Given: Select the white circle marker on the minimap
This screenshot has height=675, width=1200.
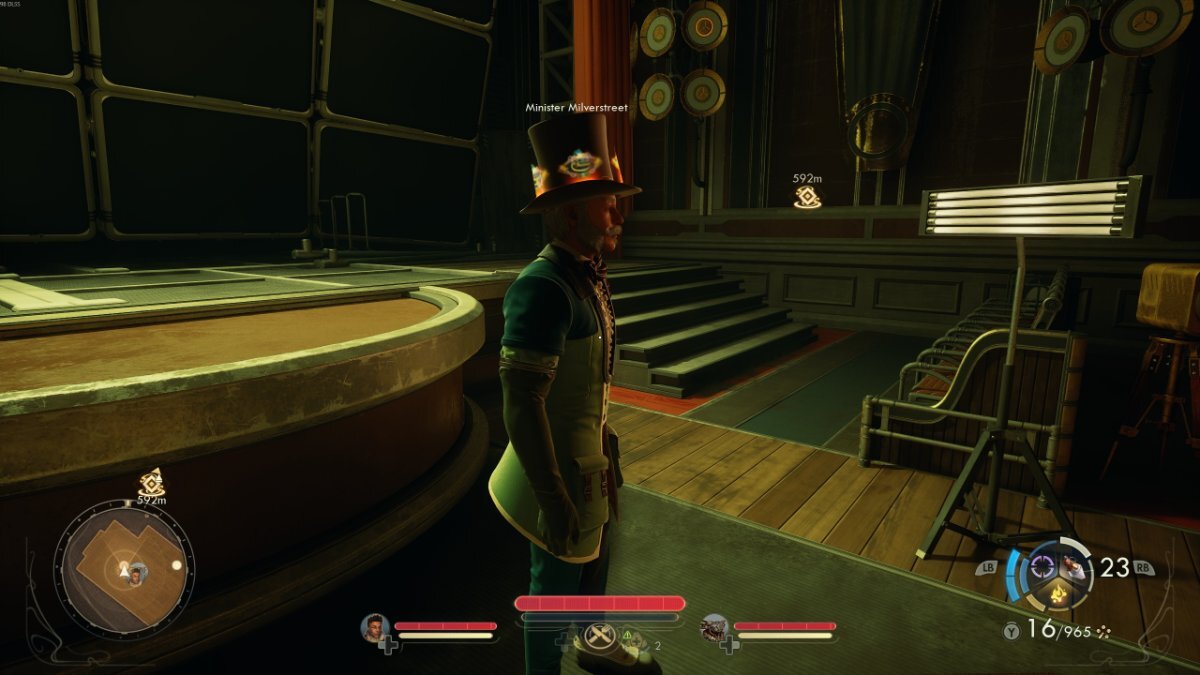Looking at the screenshot, I should coord(177,565).
